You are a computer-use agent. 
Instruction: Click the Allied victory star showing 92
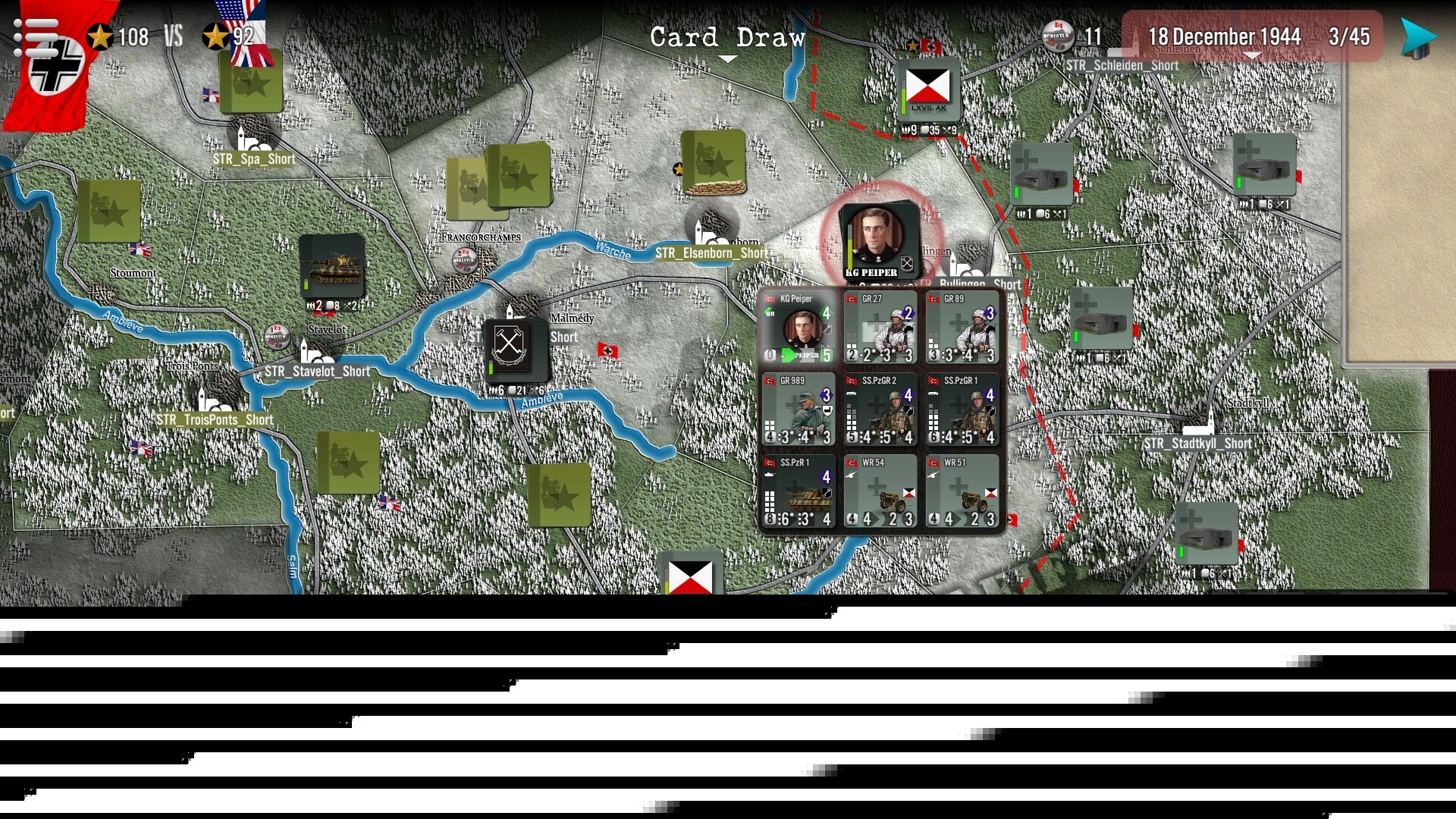click(x=215, y=34)
